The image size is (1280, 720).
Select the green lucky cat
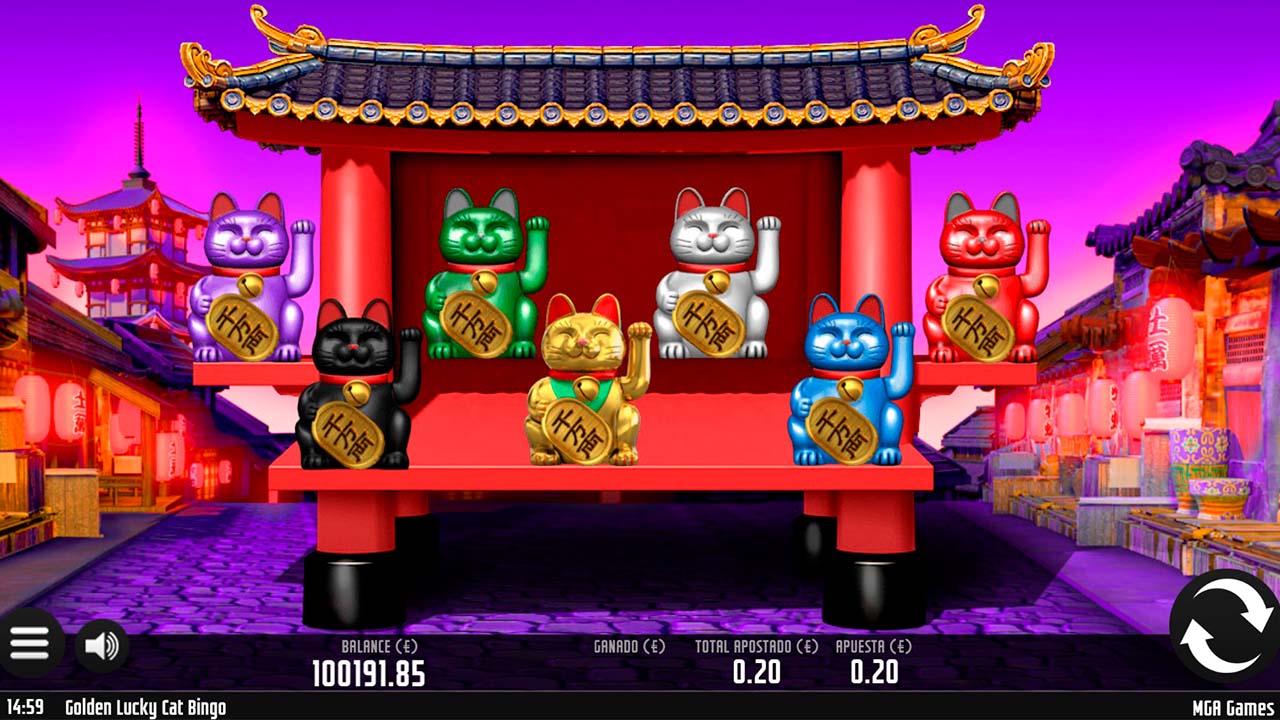pyautogui.click(x=480, y=270)
